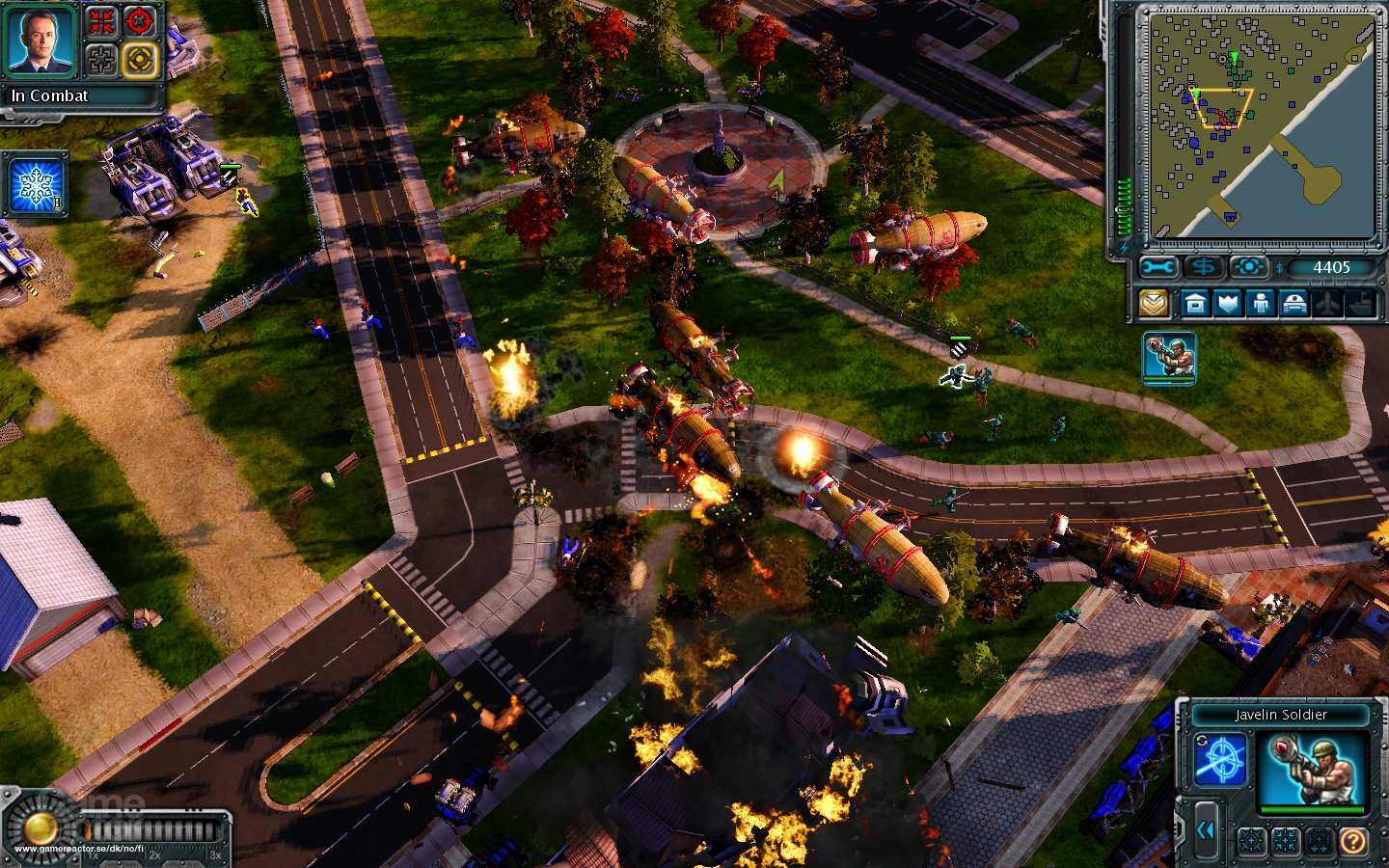Collapse the unit info panel with double-chevron

(1206, 829)
